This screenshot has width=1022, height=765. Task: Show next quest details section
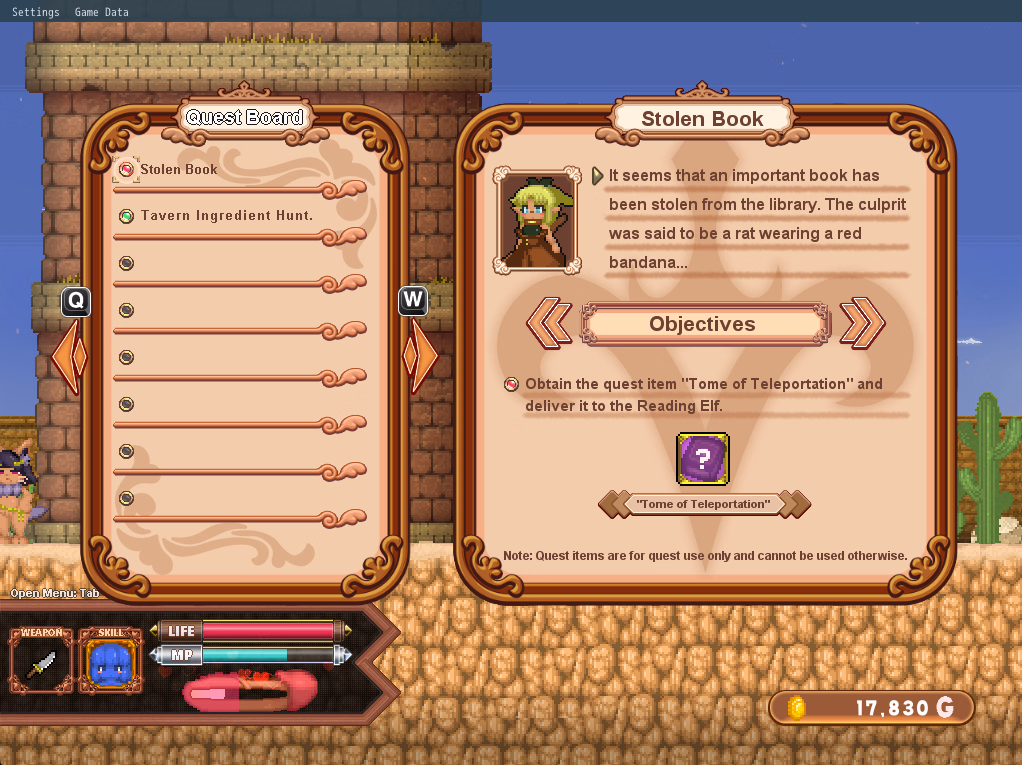pos(862,323)
